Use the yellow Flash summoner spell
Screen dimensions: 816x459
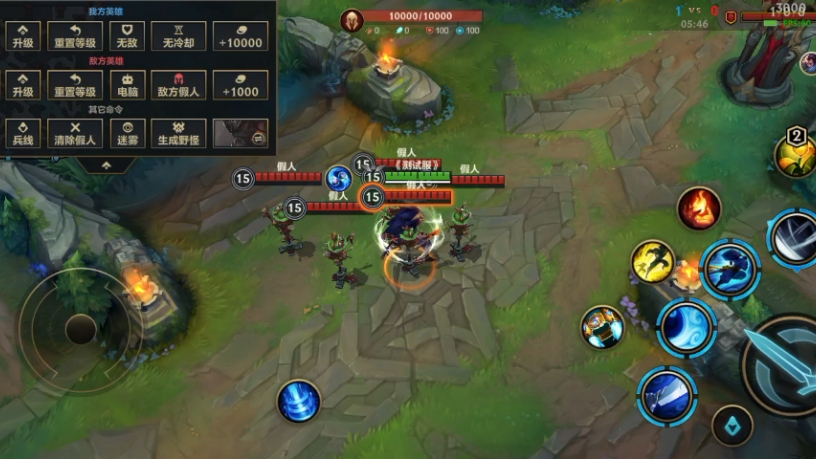pos(652,261)
